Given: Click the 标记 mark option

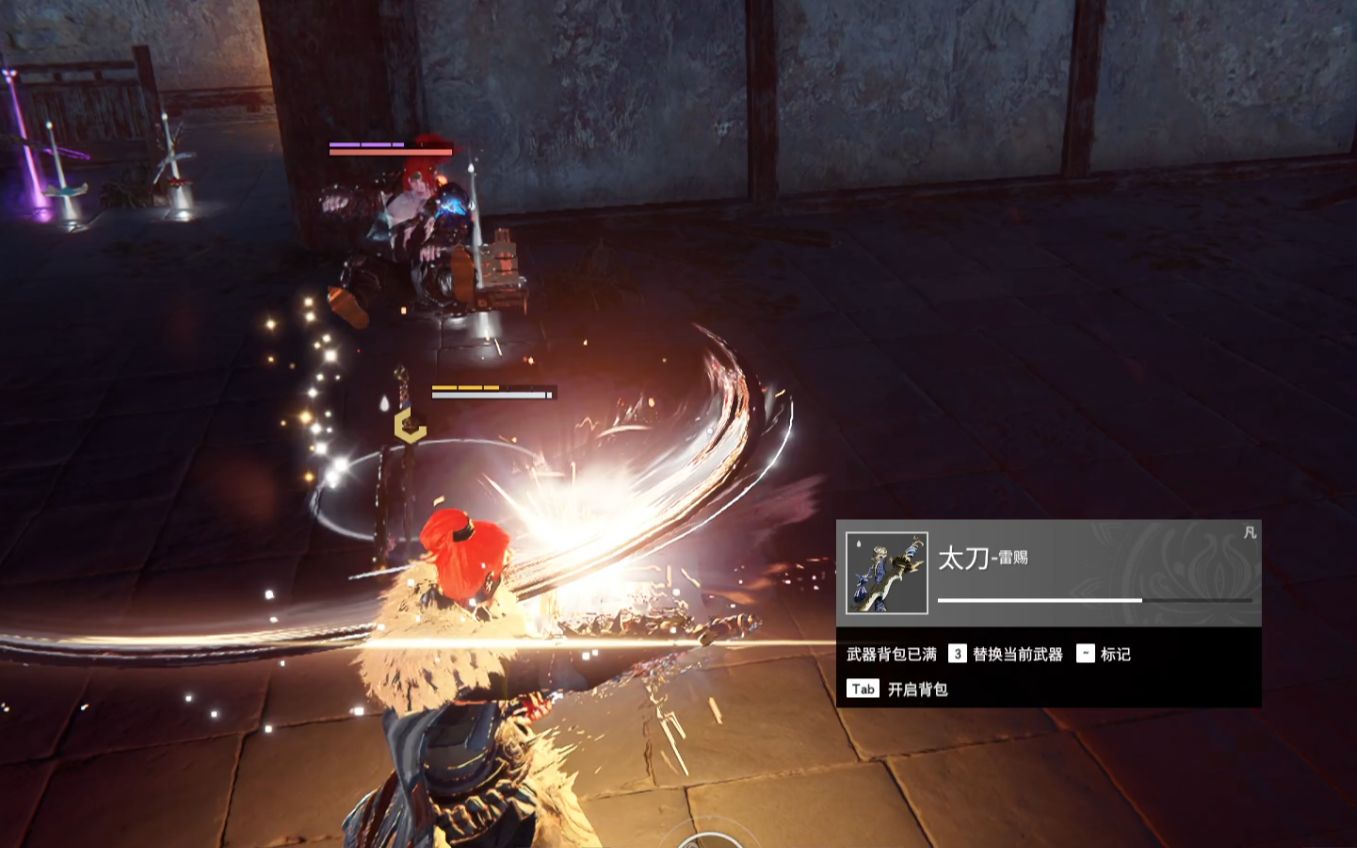Looking at the screenshot, I should [1115, 654].
